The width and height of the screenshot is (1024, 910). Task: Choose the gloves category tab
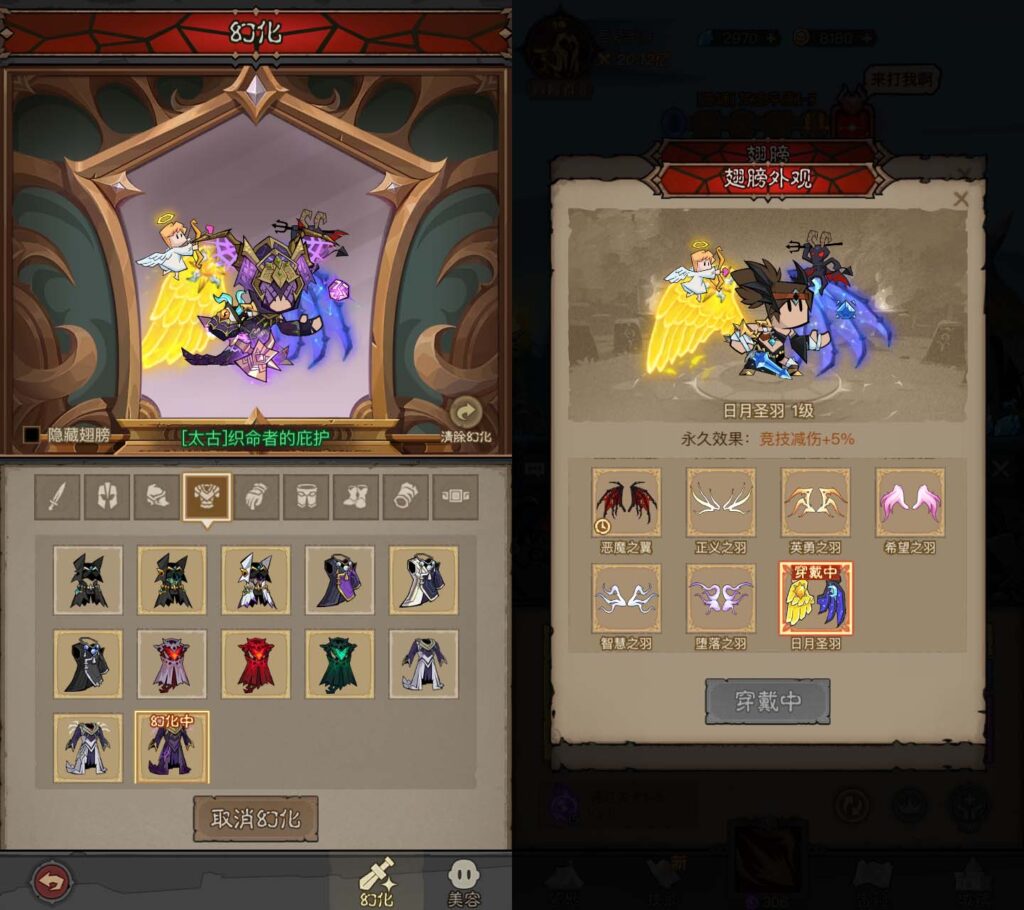click(257, 497)
